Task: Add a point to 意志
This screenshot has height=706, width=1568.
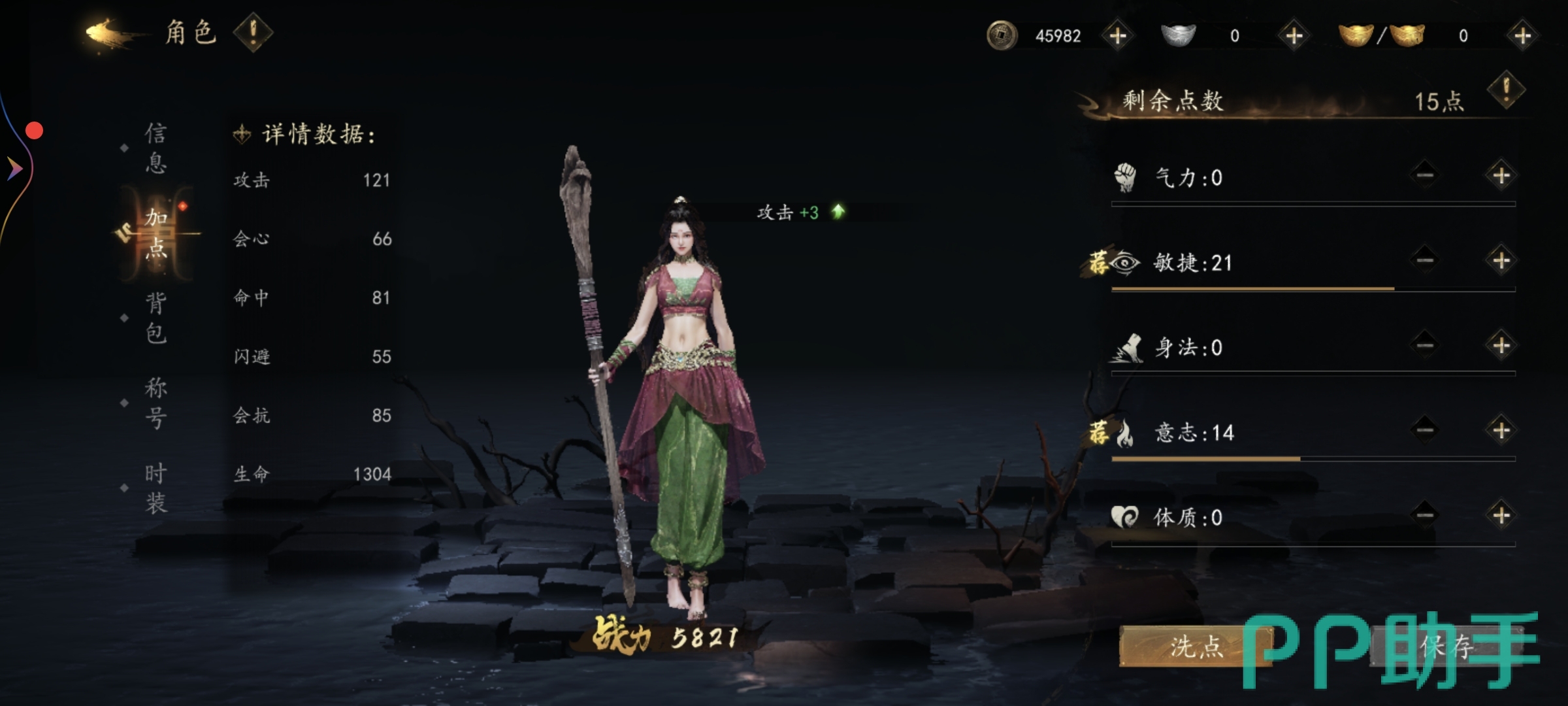Action: click(x=1501, y=430)
